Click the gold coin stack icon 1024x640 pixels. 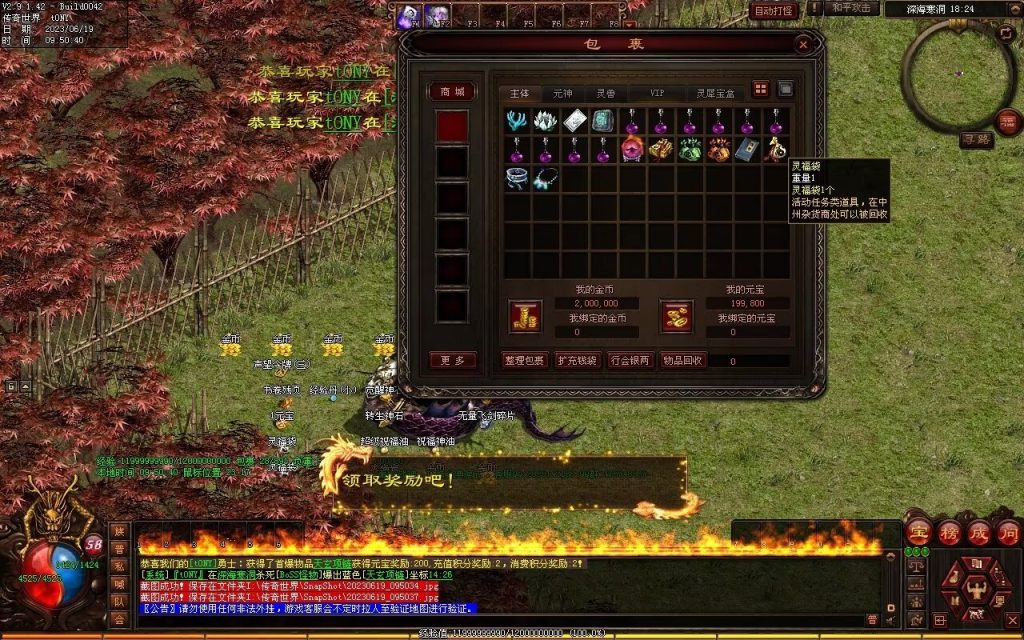click(524, 316)
